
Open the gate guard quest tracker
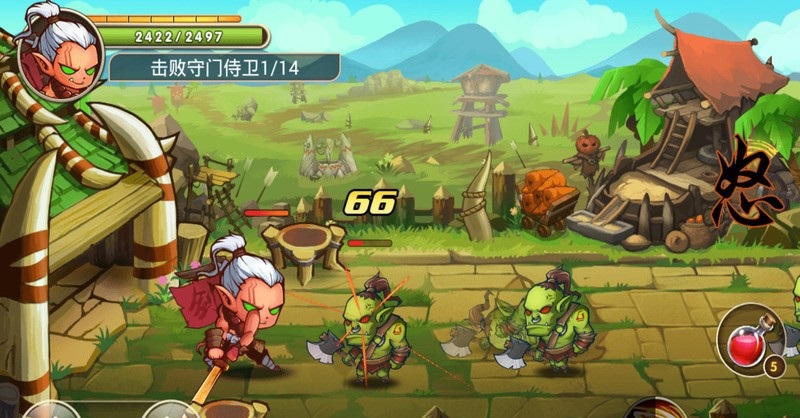click(x=223, y=68)
